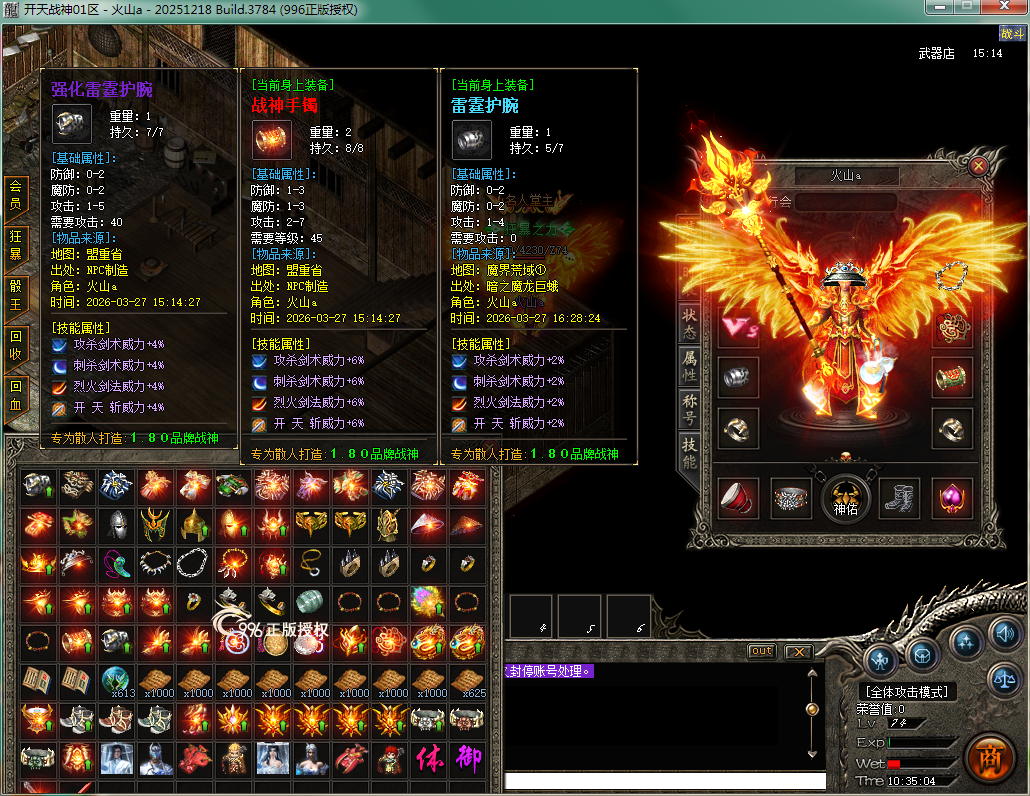Viewport: 1030px width, 796px height.
Task: Click the chat panel 'out' button
Action: click(x=762, y=651)
